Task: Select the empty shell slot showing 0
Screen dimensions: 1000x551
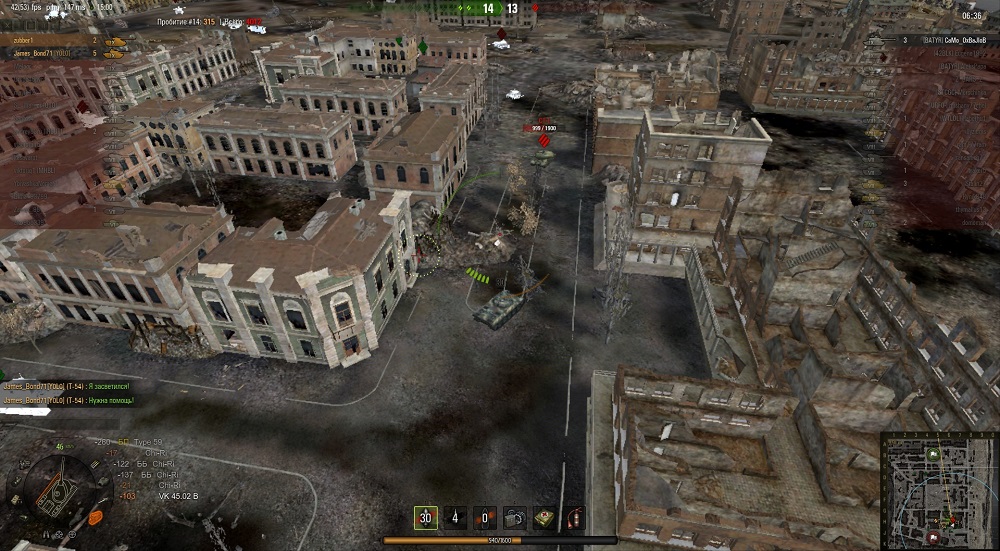Action: pos(485,517)
